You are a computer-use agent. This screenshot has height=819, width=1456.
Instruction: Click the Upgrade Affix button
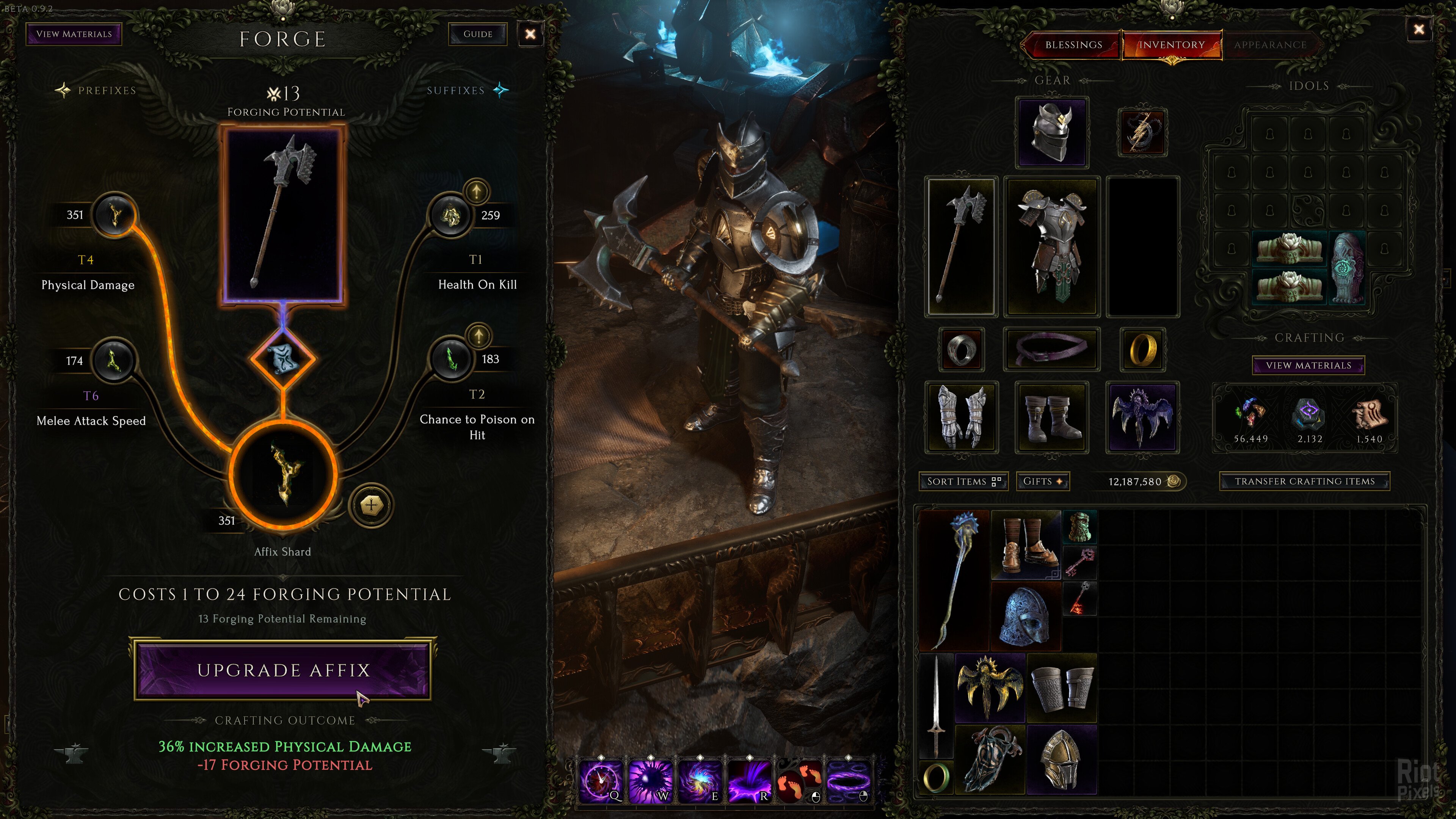282,670
